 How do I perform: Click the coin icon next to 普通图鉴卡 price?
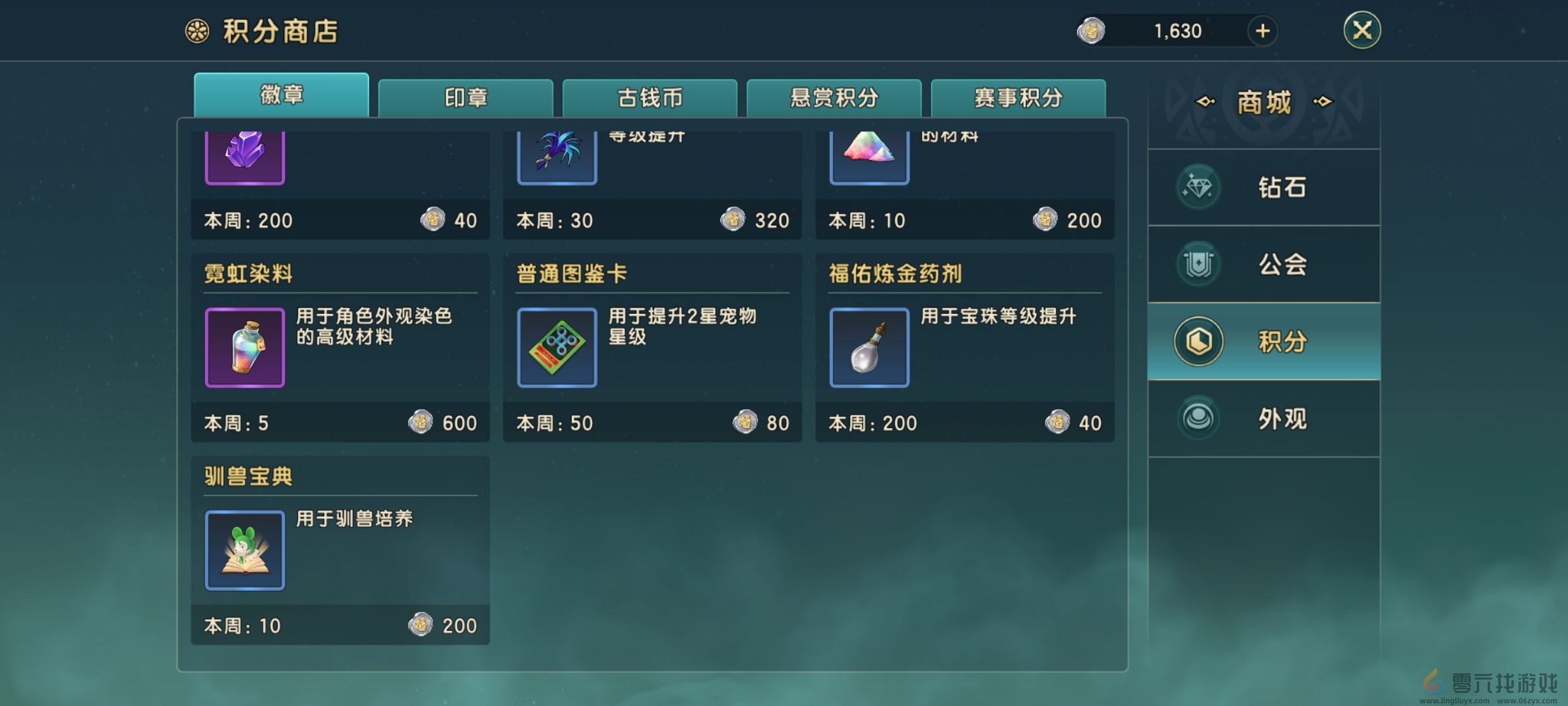pyautogui.click(x=743, y=423)
